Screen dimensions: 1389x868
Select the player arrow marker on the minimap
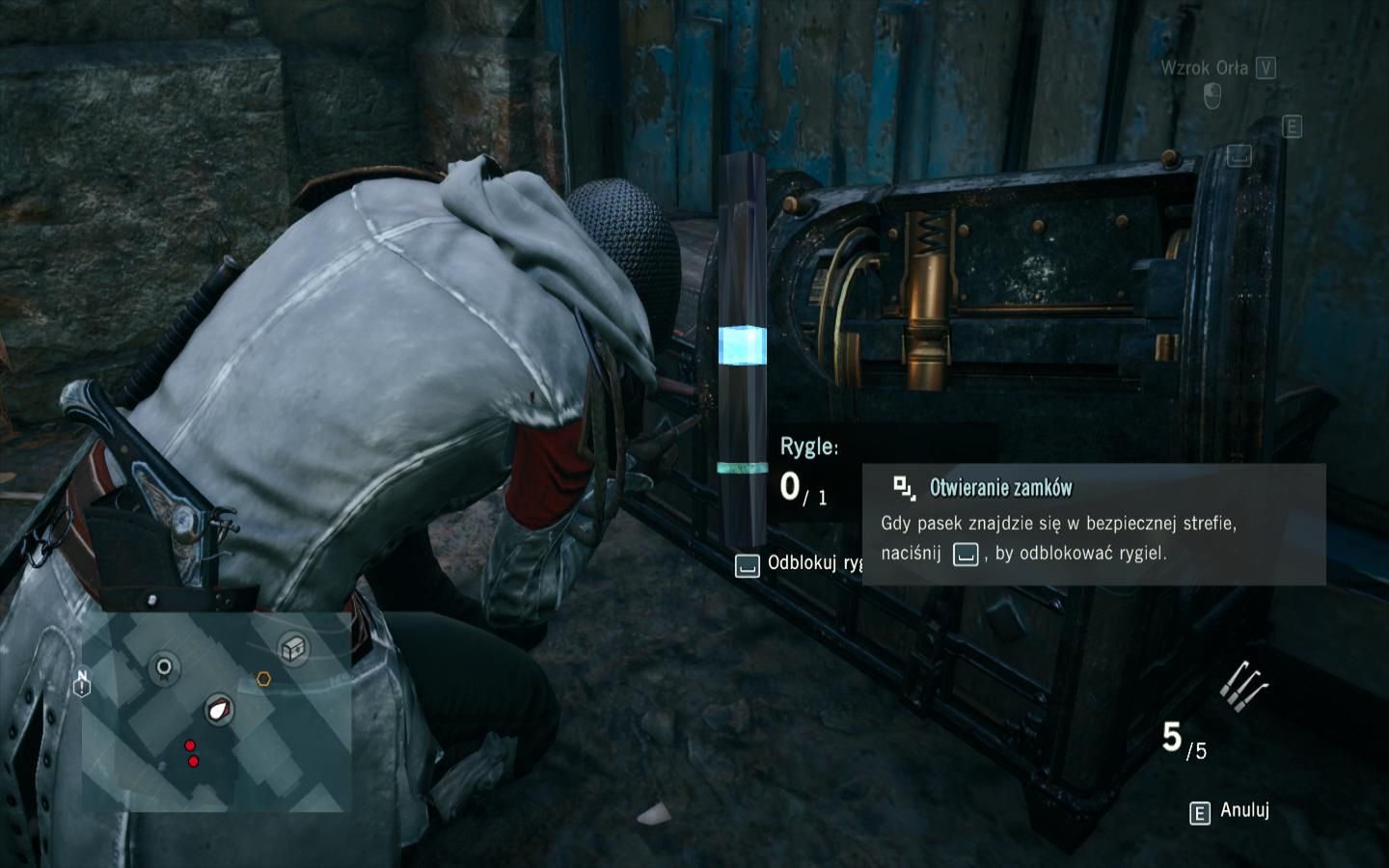220,711
